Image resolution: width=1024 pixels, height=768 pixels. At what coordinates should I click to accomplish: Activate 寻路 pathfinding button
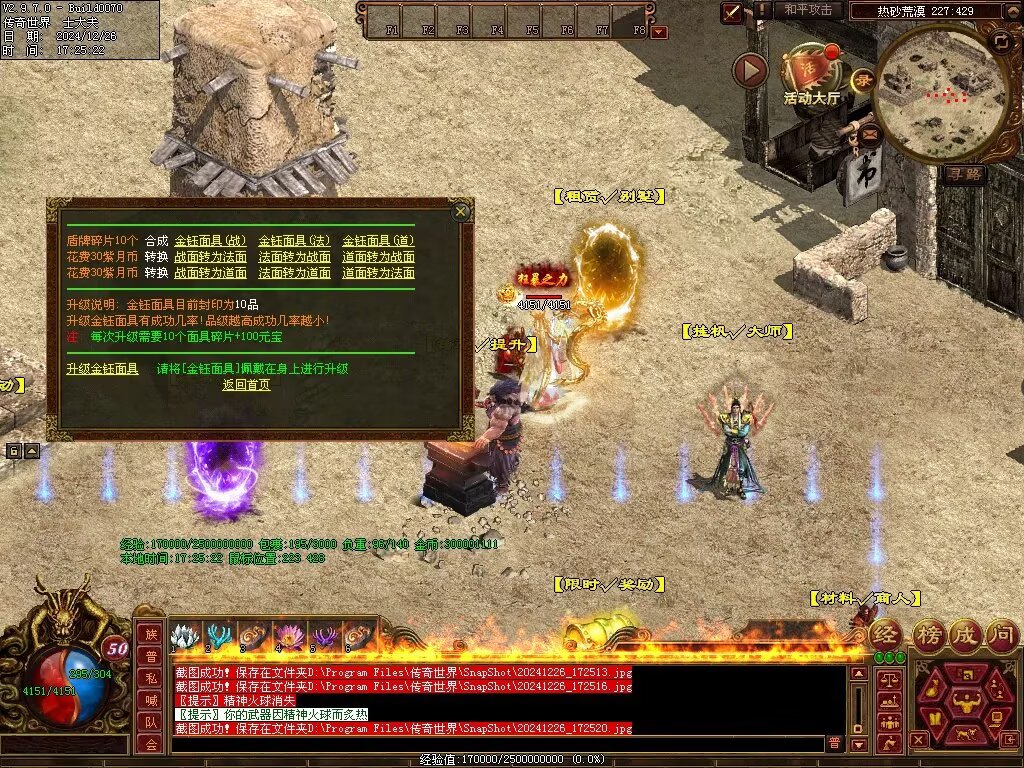(x=965, y=173)
